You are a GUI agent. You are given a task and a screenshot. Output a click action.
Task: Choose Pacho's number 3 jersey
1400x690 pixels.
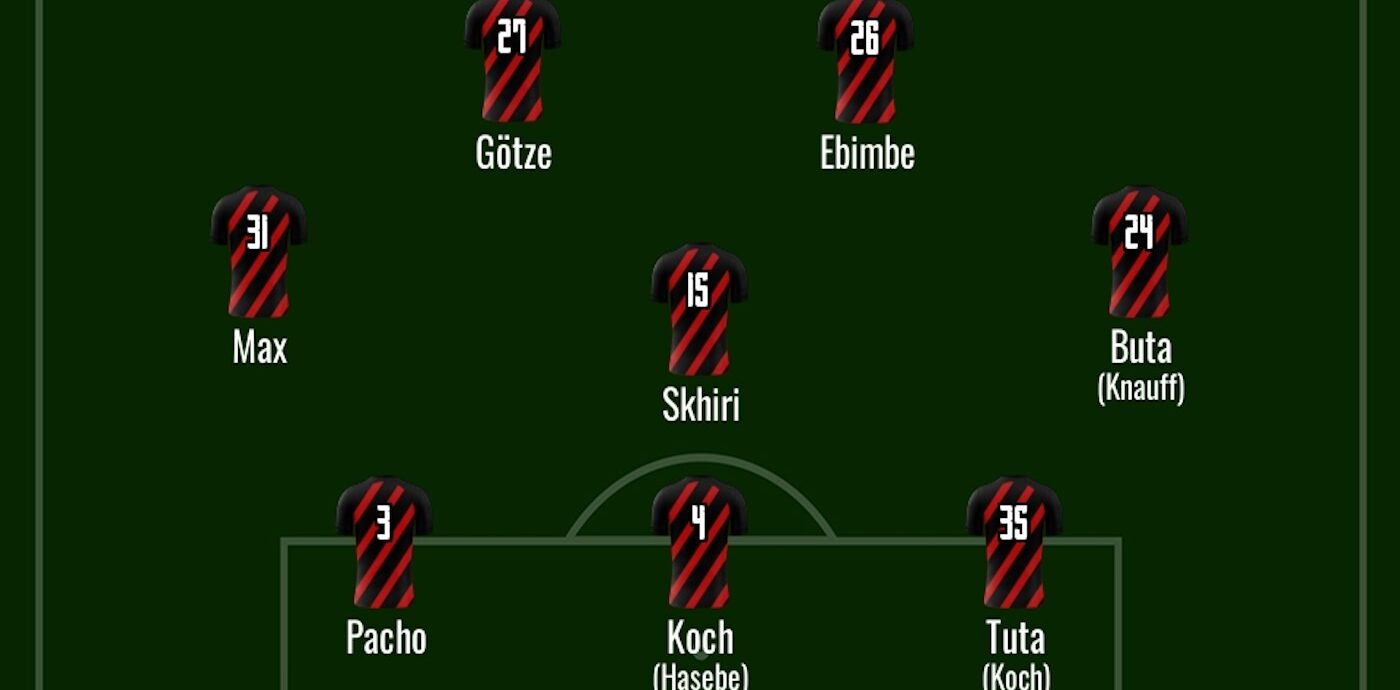click(x=384, y=543)
